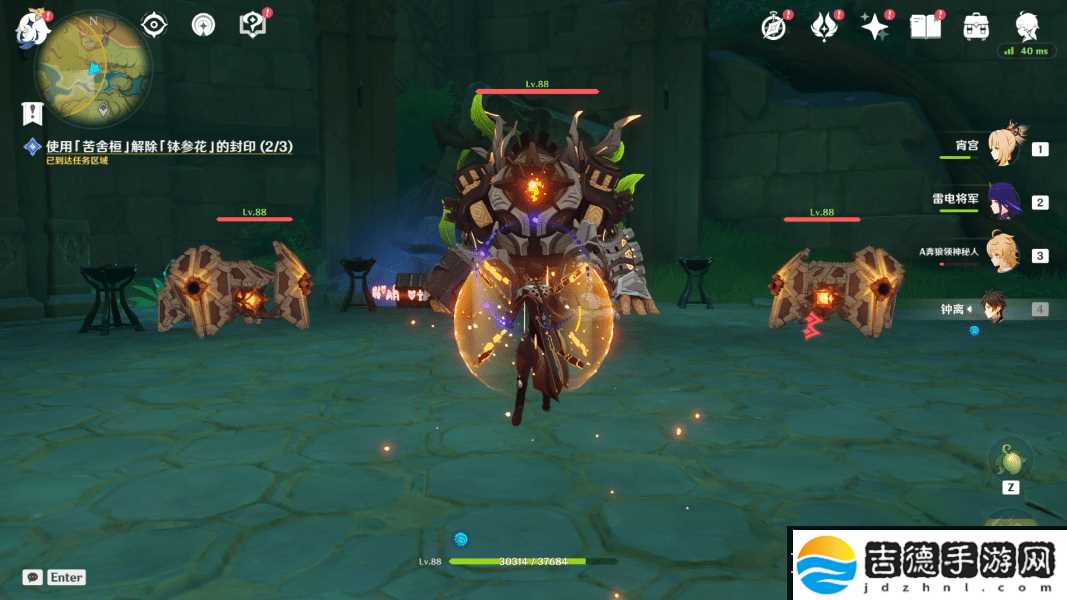Open the character head silhouette icon

tap(1027, 26)
